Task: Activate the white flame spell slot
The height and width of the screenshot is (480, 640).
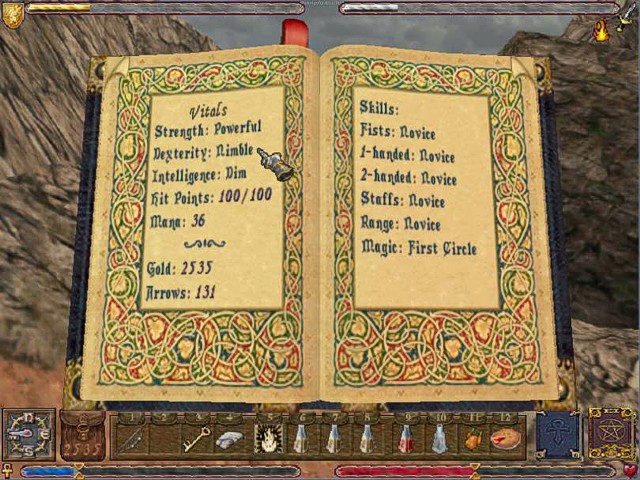Action: [267, 438]
